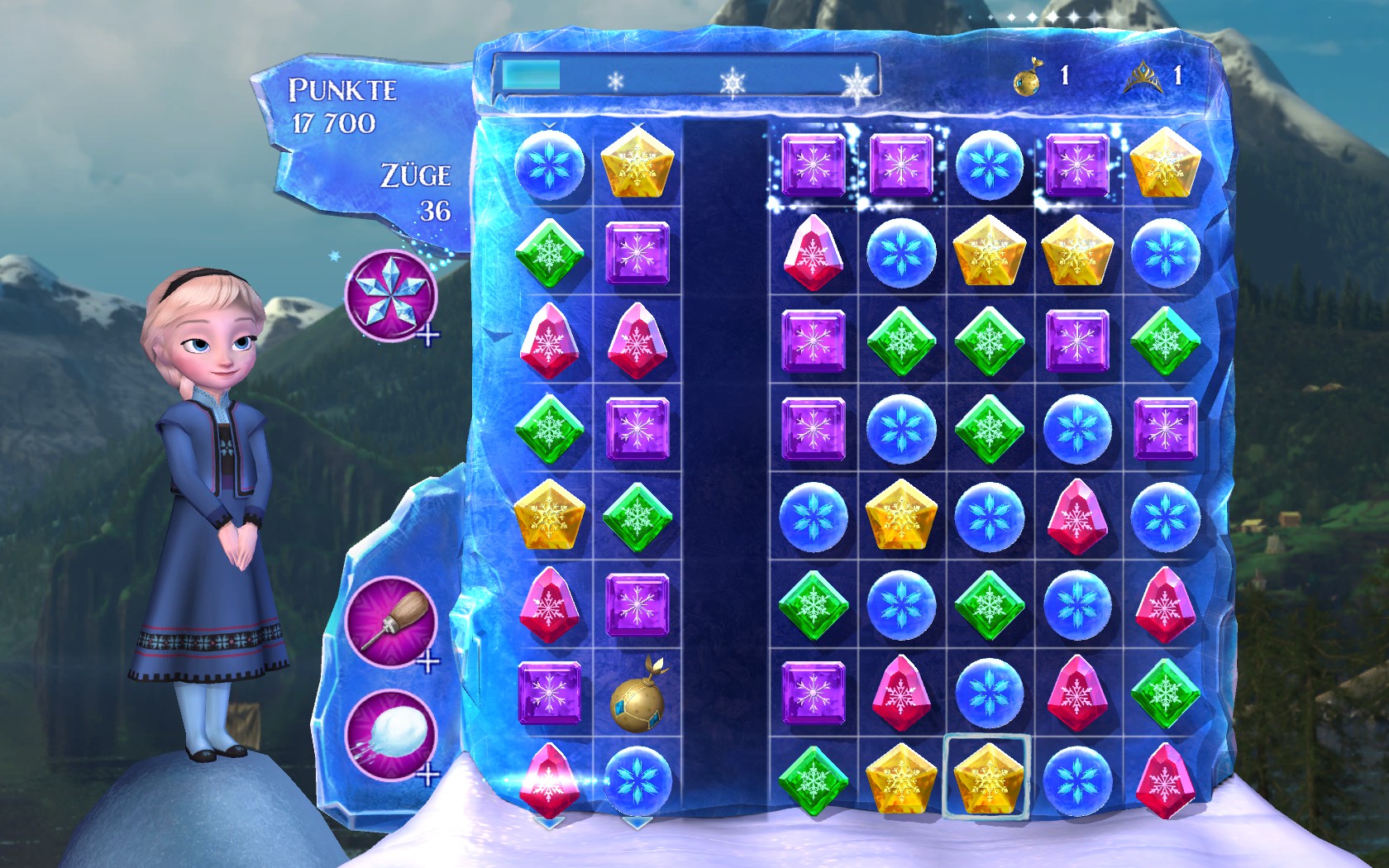Select the blue snowflake gem in the top-left corner

(550, 167)
